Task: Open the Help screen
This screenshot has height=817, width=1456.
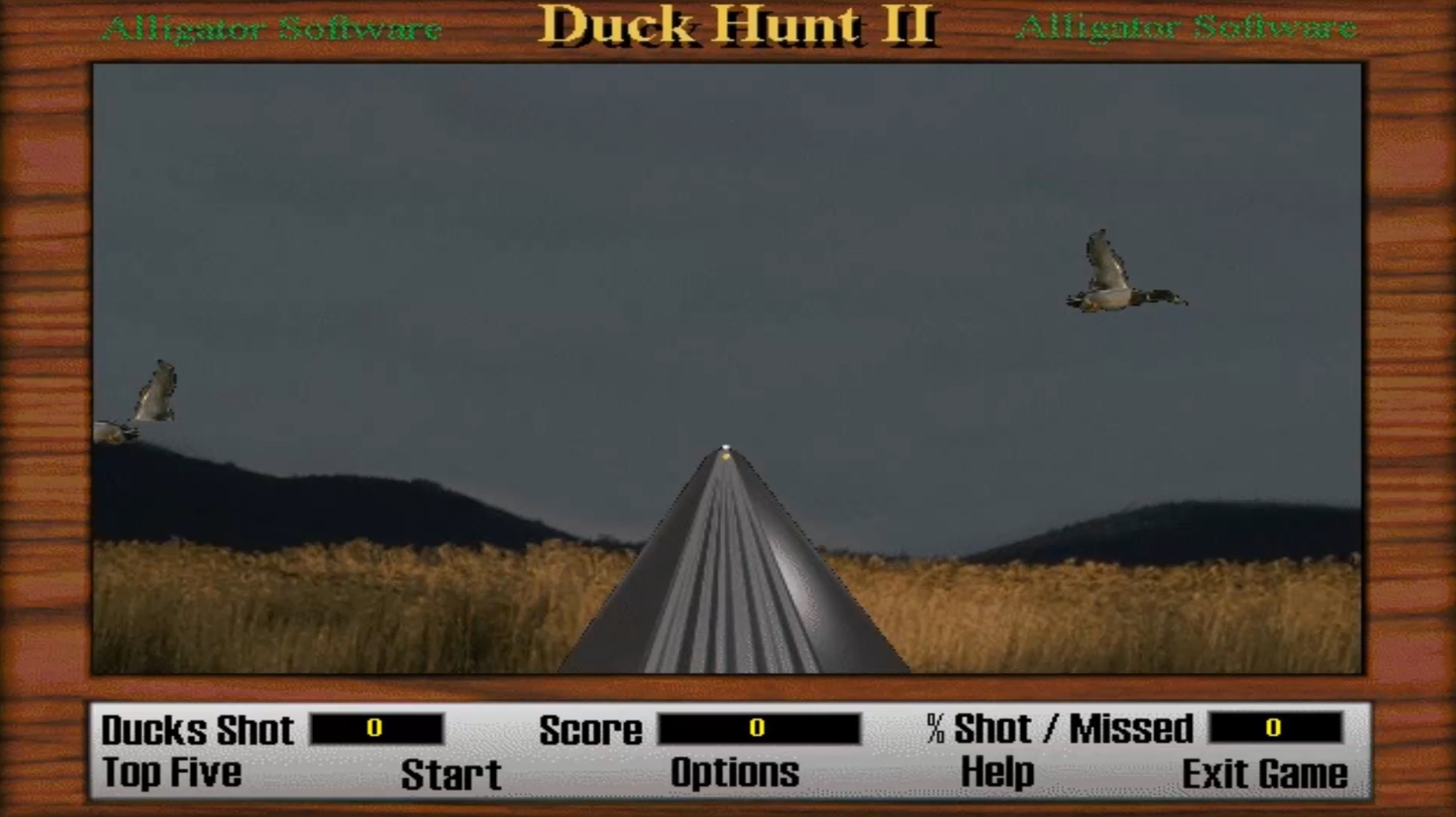Action: point(997,772)
